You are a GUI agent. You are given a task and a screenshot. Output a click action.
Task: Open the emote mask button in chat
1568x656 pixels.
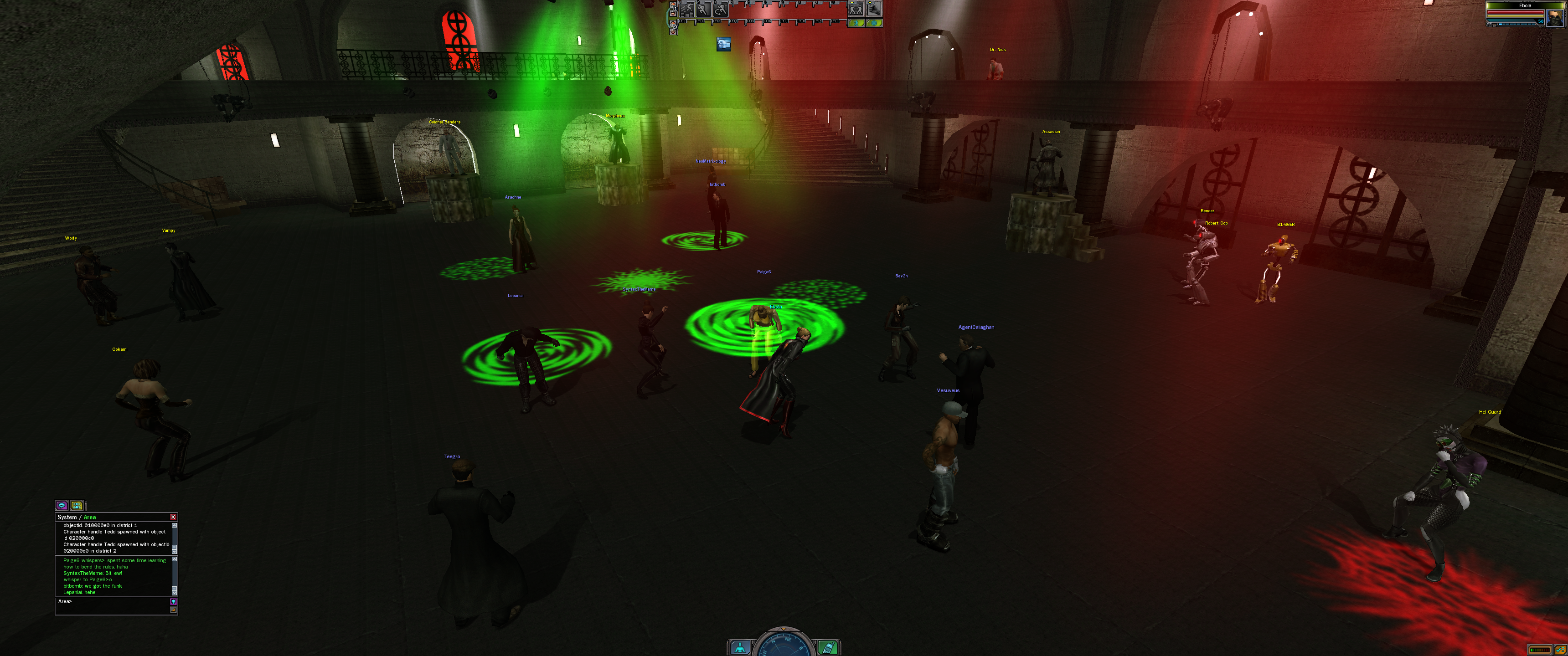[174, 602]
